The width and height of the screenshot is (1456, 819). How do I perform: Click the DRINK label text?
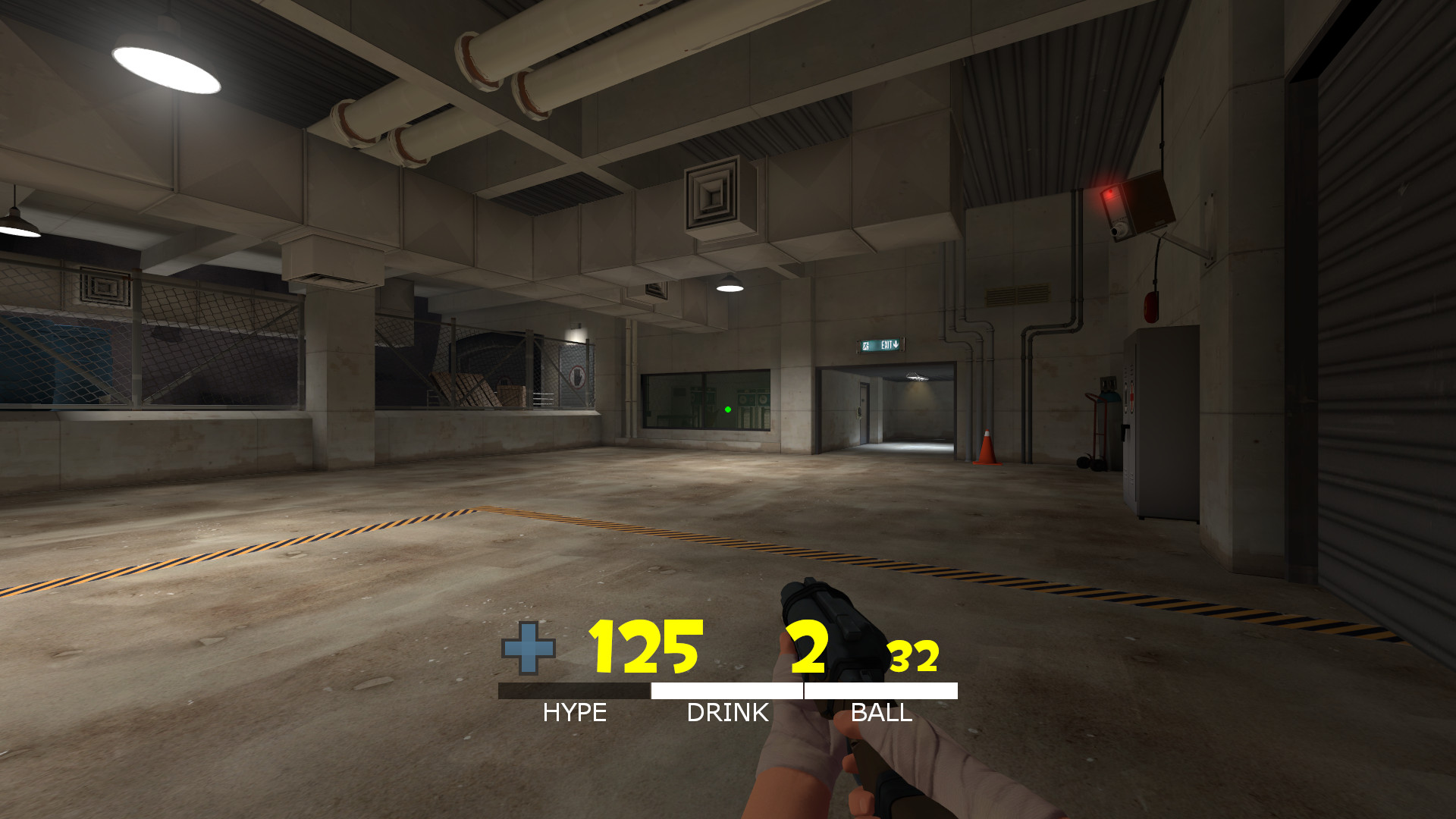point(726,711)
